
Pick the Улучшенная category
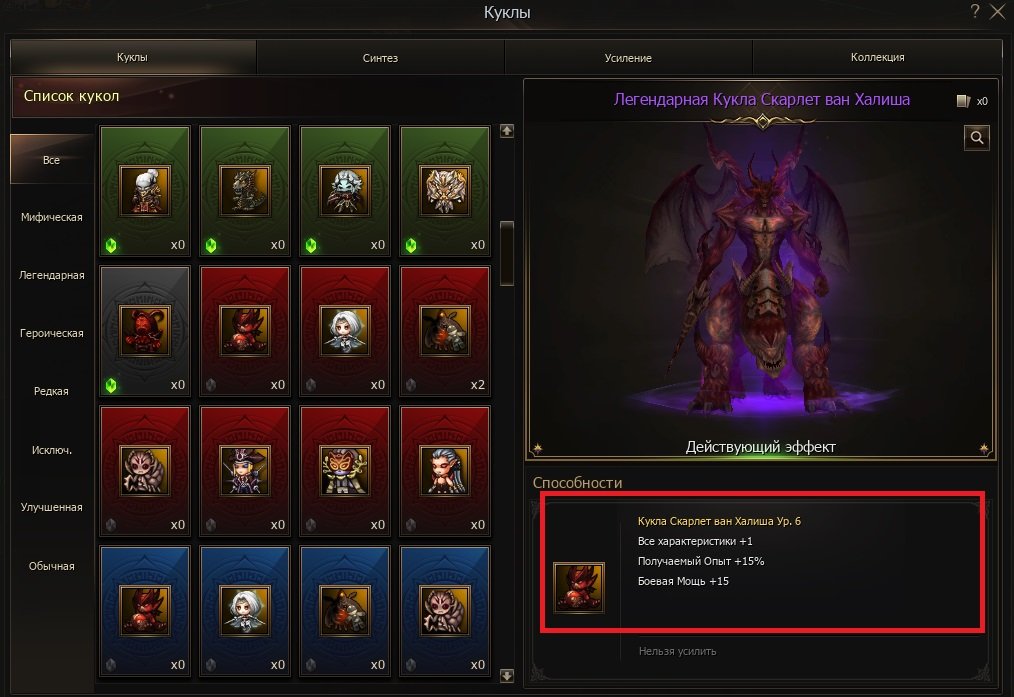[52, 507]
